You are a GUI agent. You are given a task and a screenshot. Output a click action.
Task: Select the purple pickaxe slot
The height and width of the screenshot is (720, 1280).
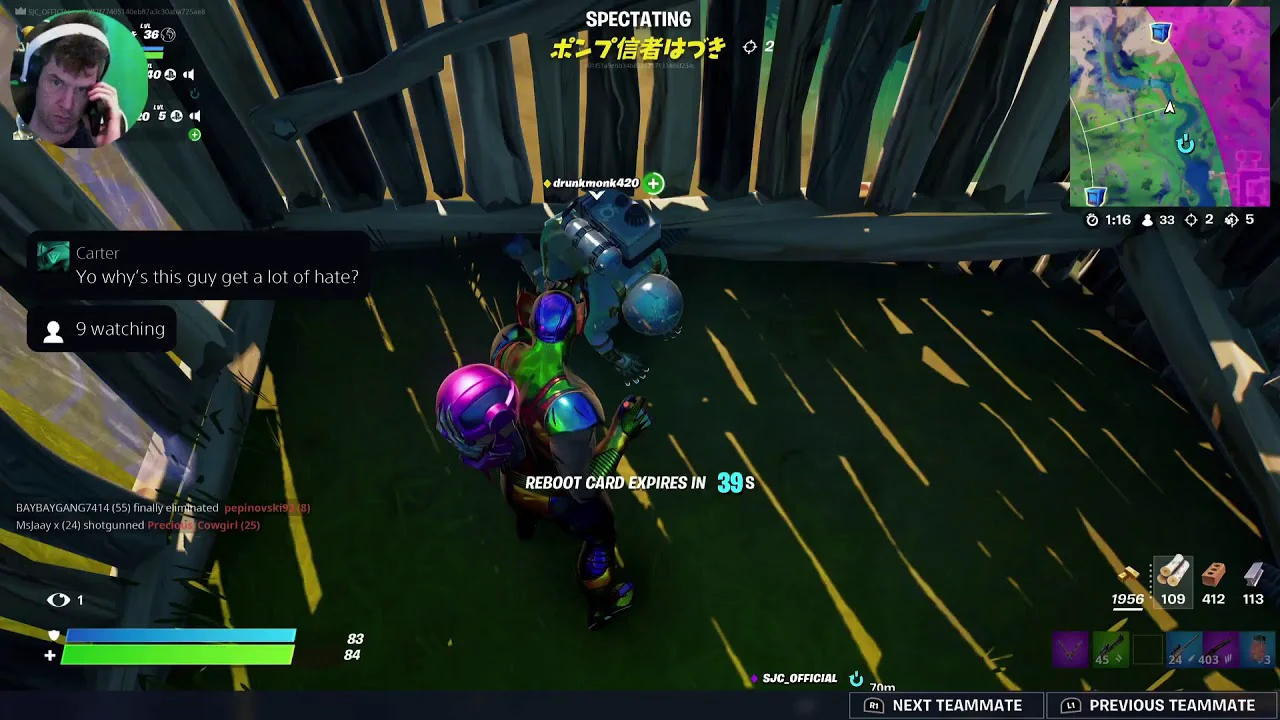(x=1069, y=650)
